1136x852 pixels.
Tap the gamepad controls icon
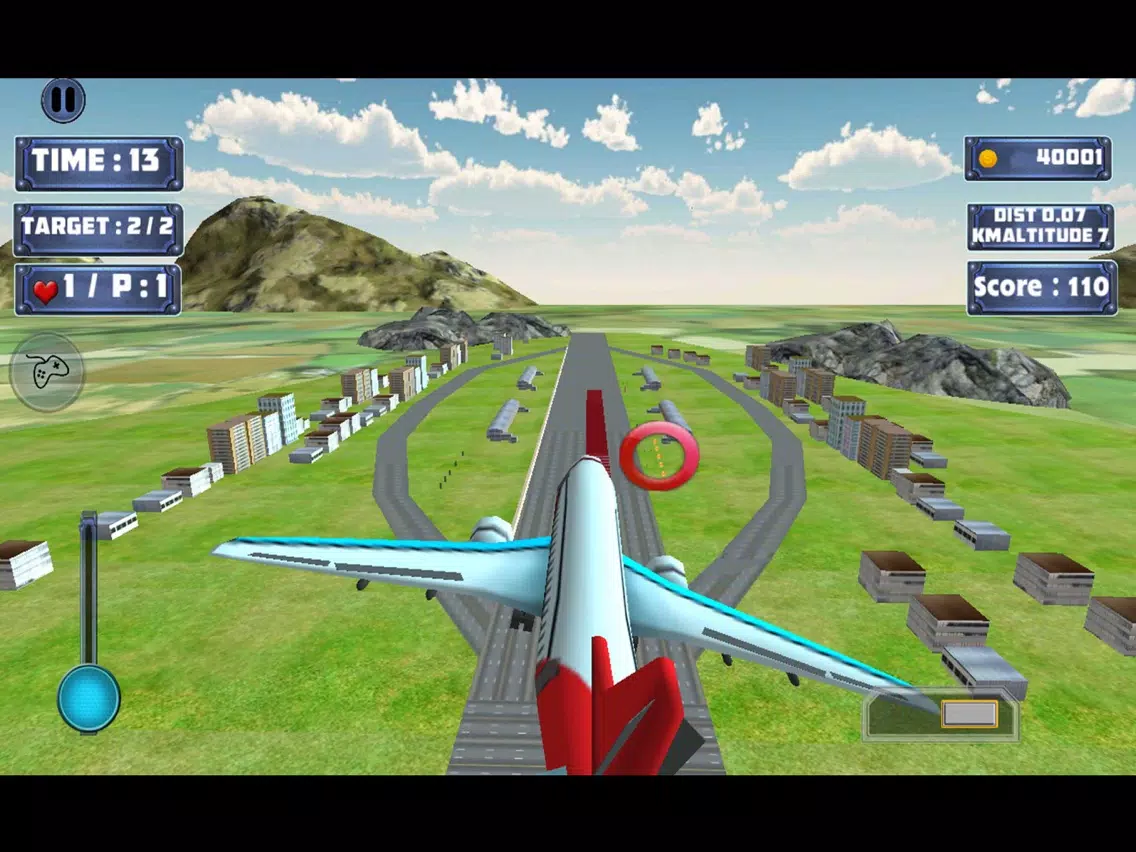(46, 372)
